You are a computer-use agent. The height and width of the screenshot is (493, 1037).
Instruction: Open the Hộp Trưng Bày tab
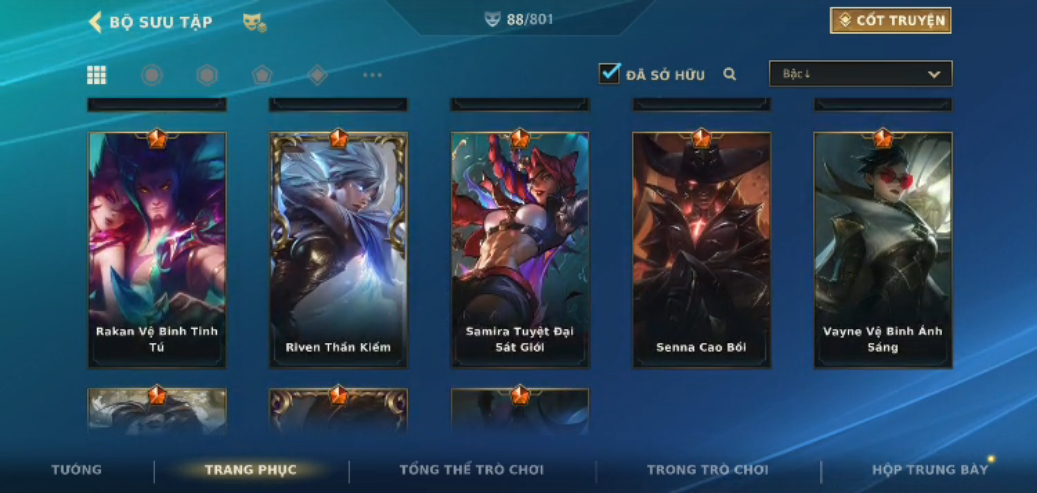click(930, 470)
